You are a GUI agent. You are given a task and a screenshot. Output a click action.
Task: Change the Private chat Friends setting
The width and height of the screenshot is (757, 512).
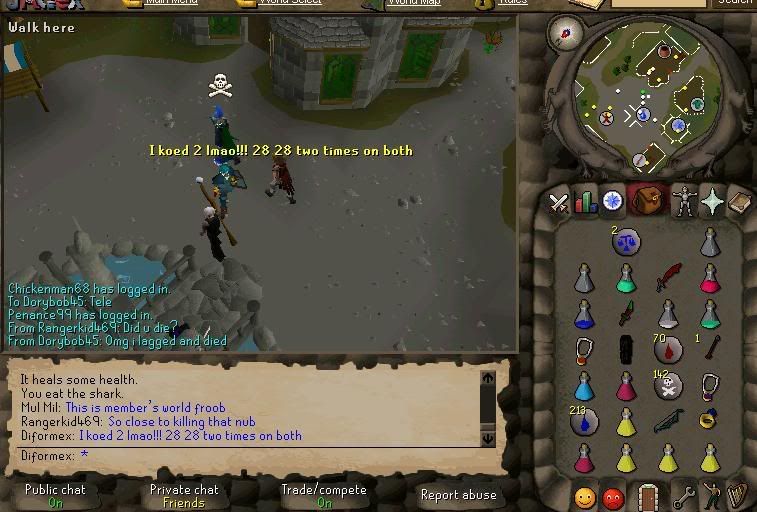pos(184,496)
